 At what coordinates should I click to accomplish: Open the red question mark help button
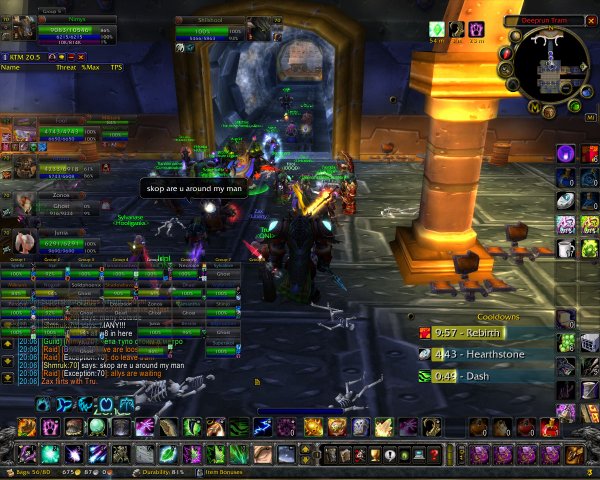tap(435, 454)
